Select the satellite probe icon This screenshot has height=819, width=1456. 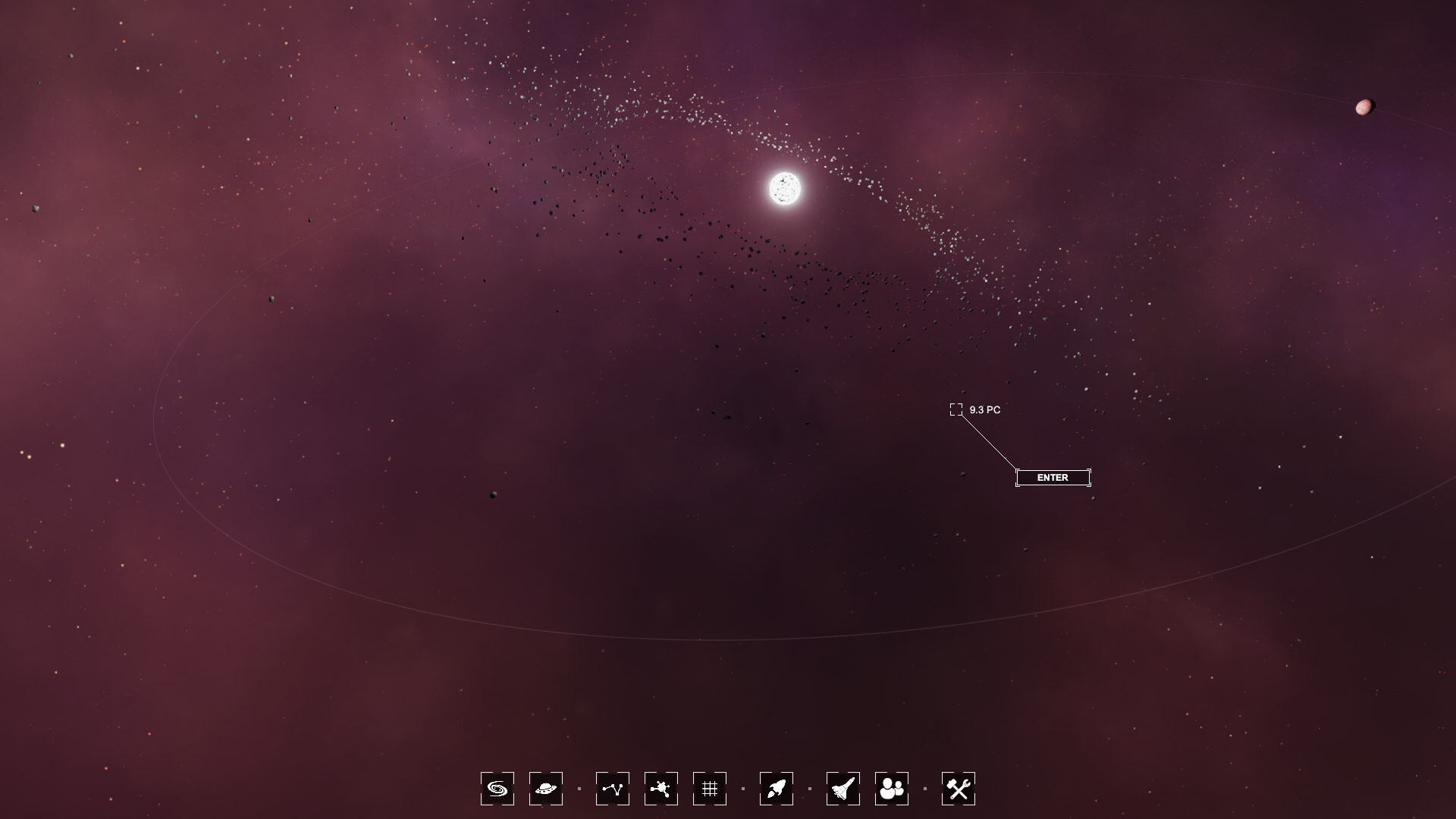click(661, 789)
